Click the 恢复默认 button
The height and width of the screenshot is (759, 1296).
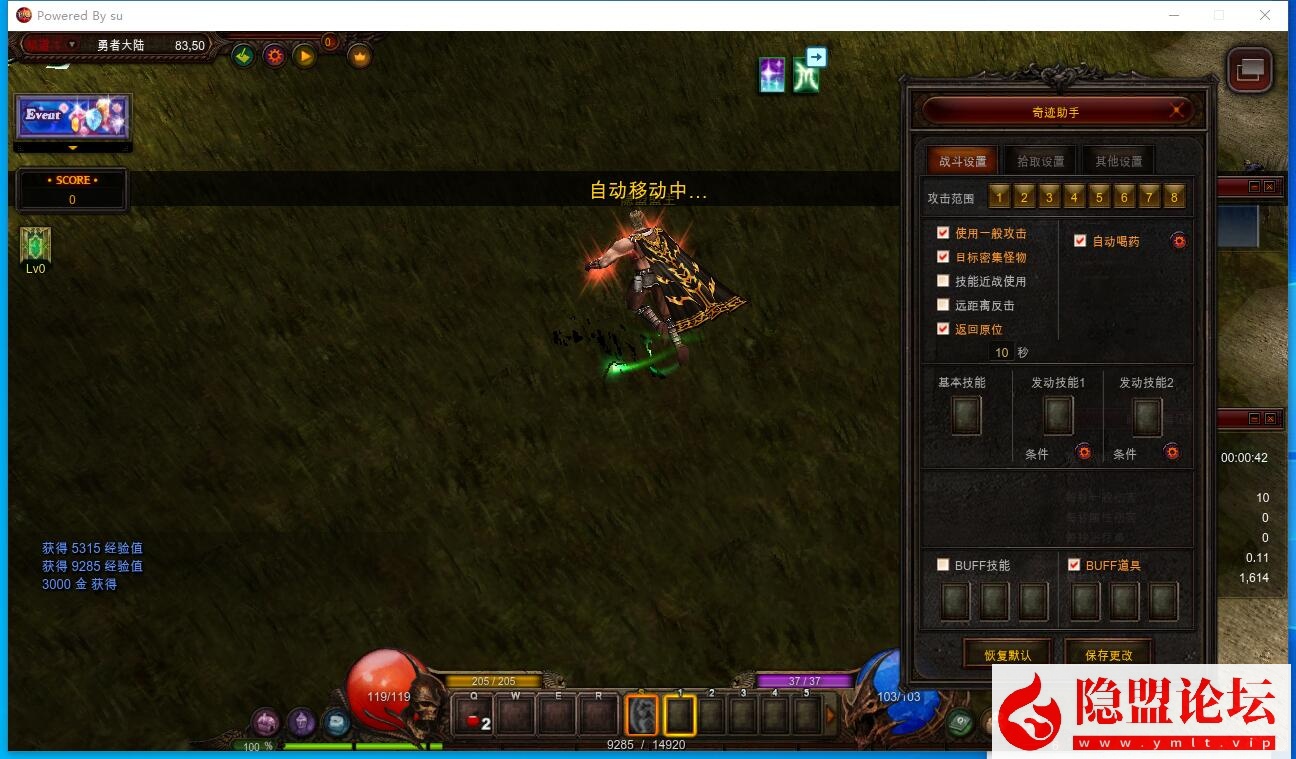pos(1007,653)
